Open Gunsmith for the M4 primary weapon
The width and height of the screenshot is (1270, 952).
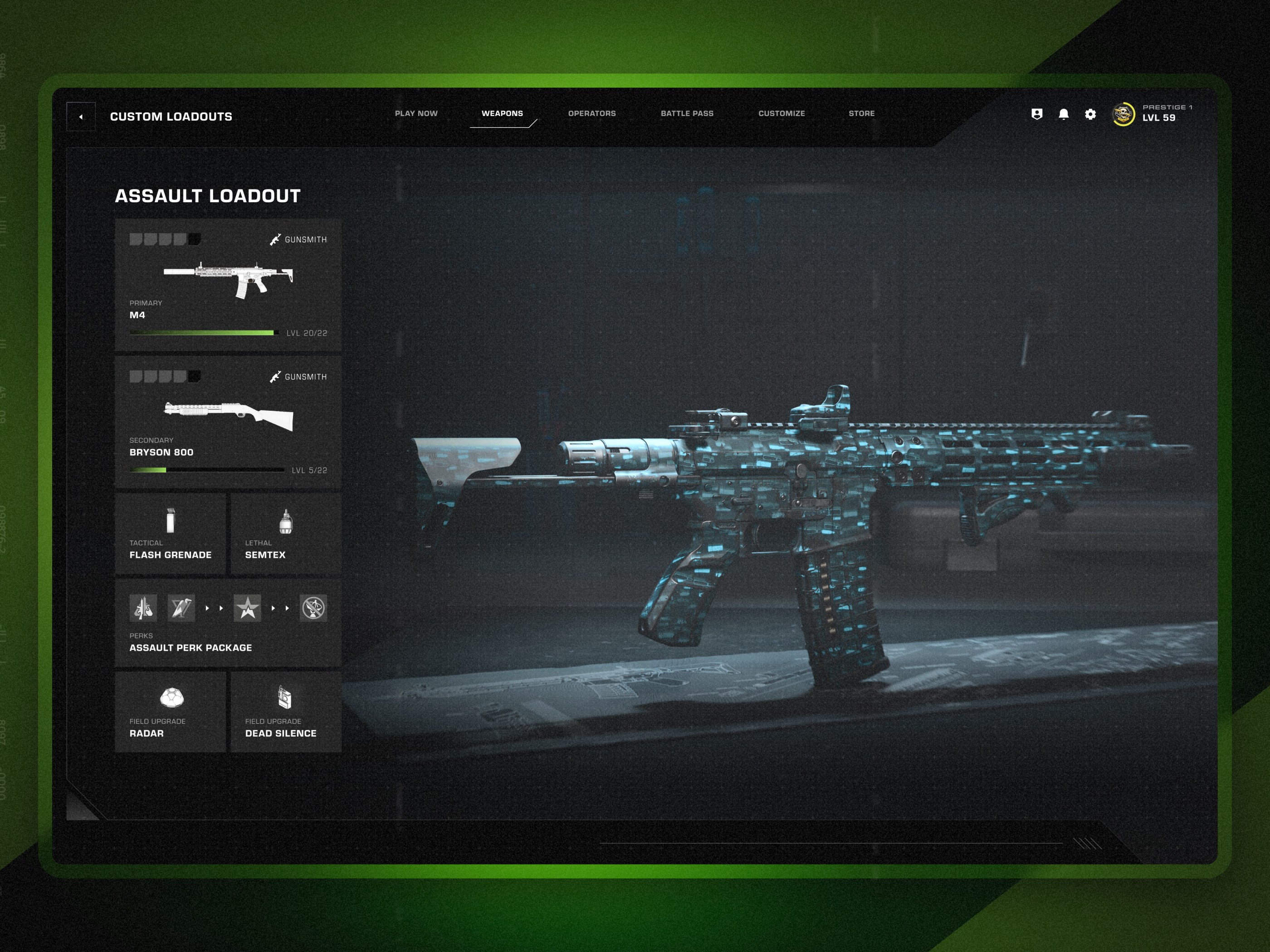(x=298, y=240)
